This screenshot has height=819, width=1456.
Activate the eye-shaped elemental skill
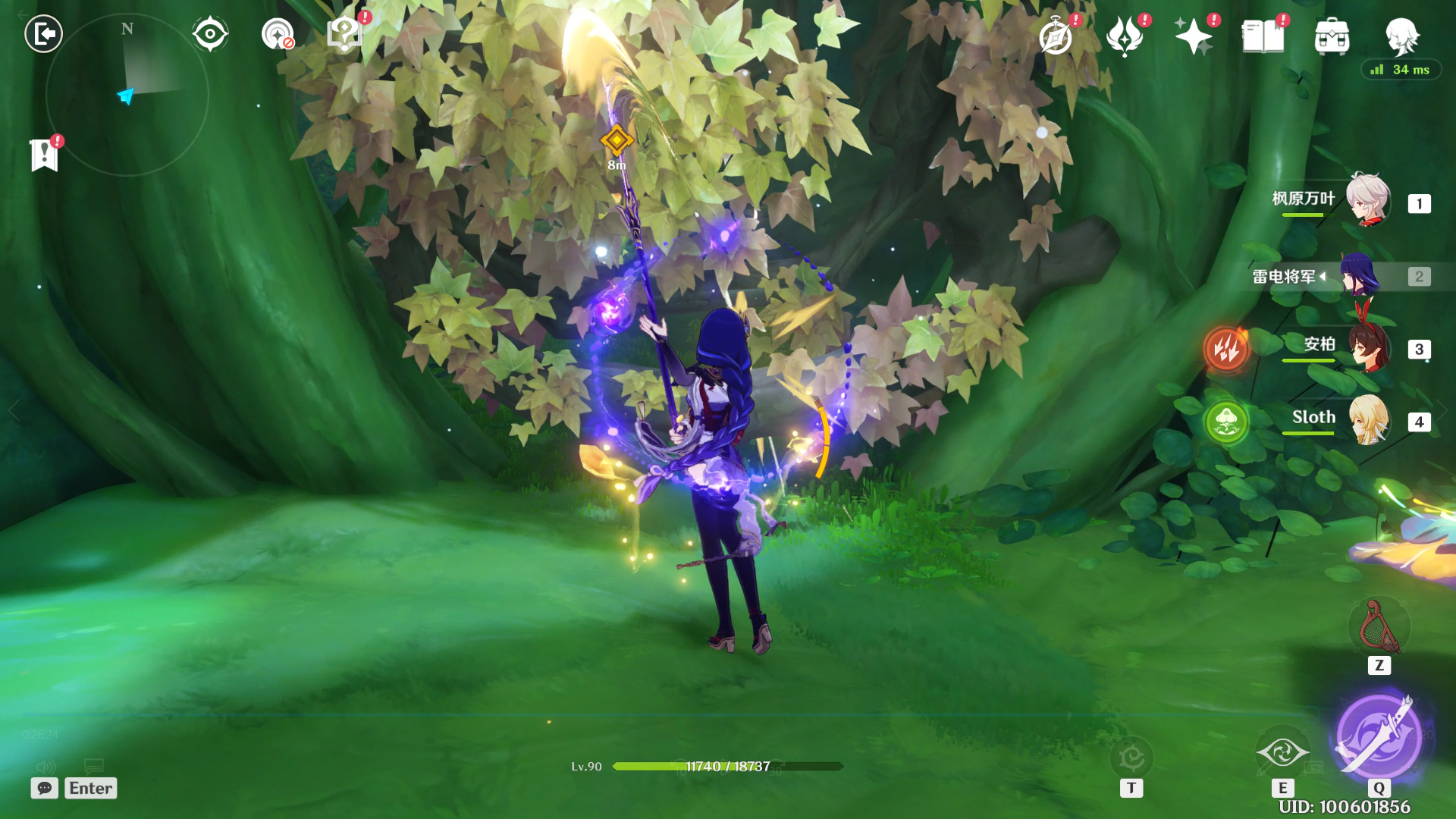(1282, 752)
